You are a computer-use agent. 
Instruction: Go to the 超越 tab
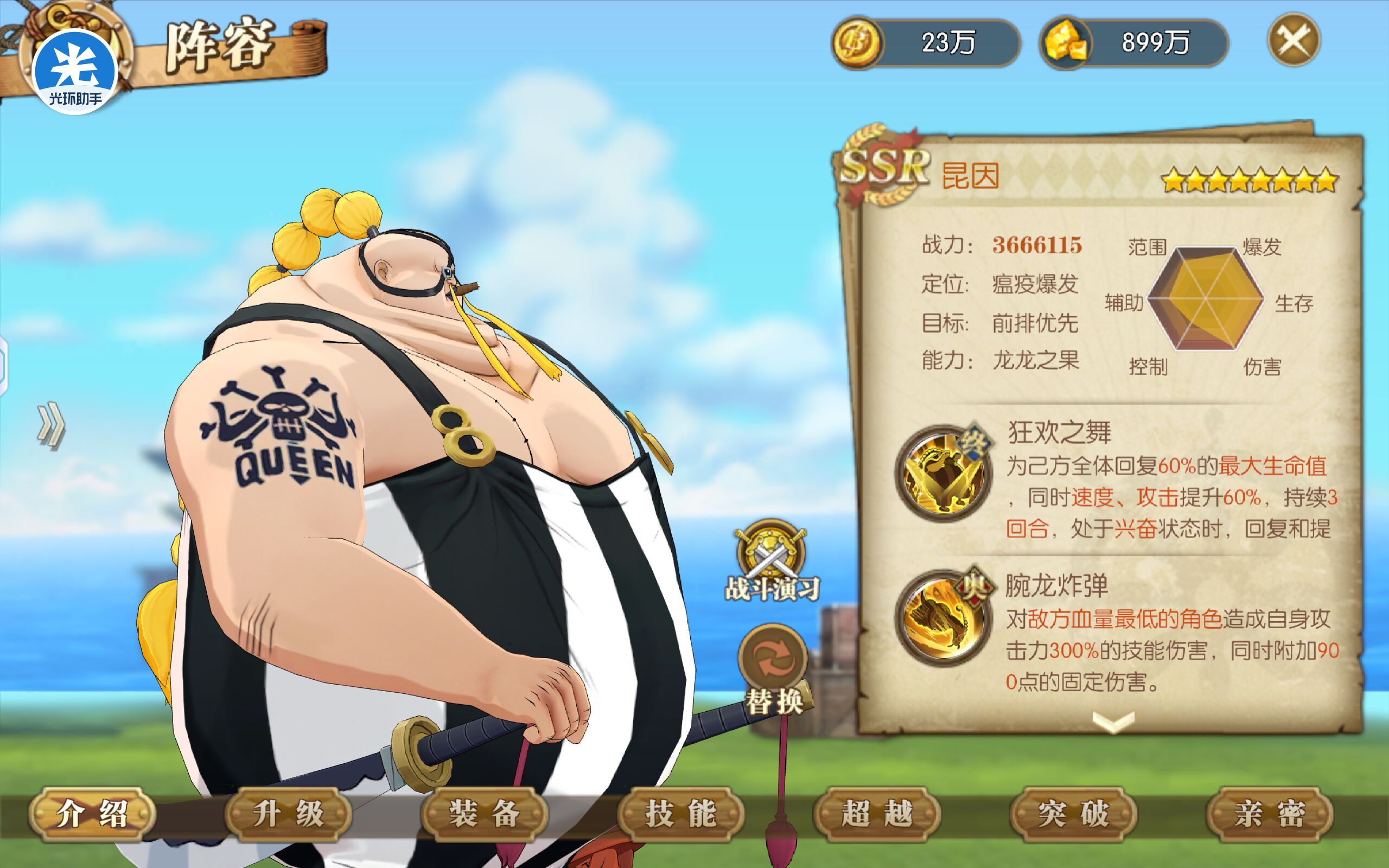(877, 814)
